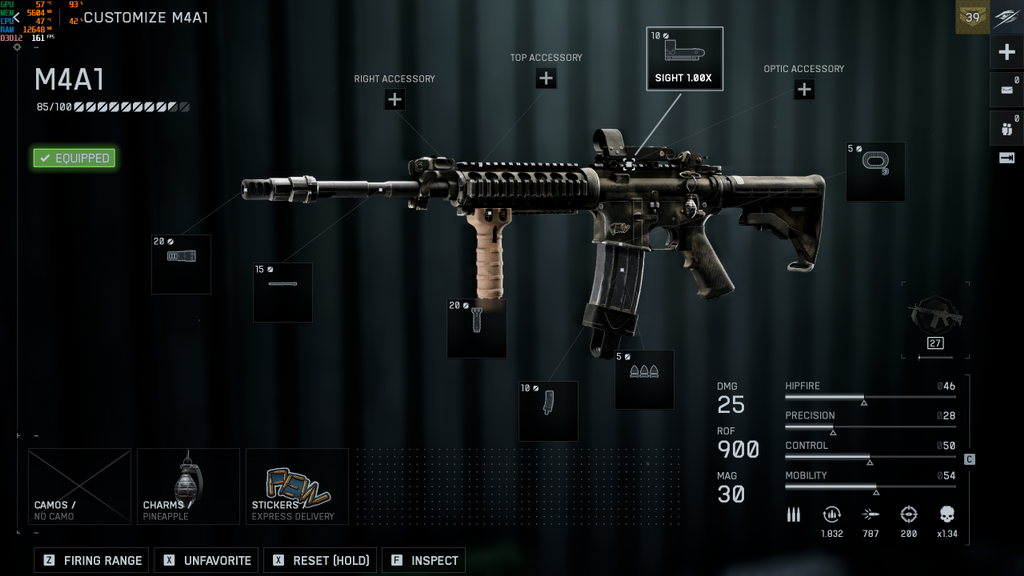Screen dimensions: 1024x576
Task: Open the barrel attachment slot
Action: click(x=282, y=291)
